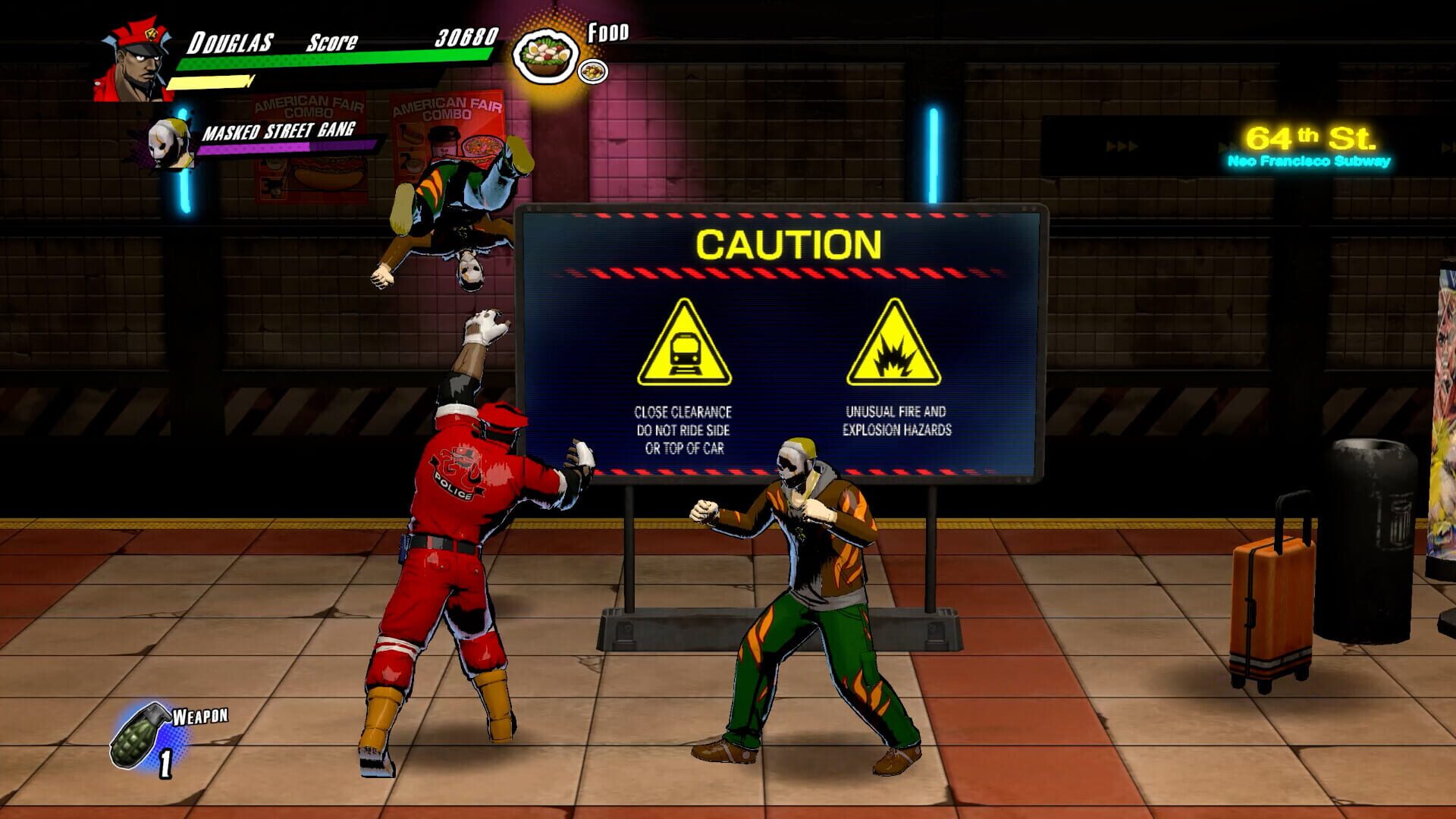The height and width of the screenshot is (819, 1456).
Task: Click the masked gang member's portrait
Action: click(x=165, y=144)
